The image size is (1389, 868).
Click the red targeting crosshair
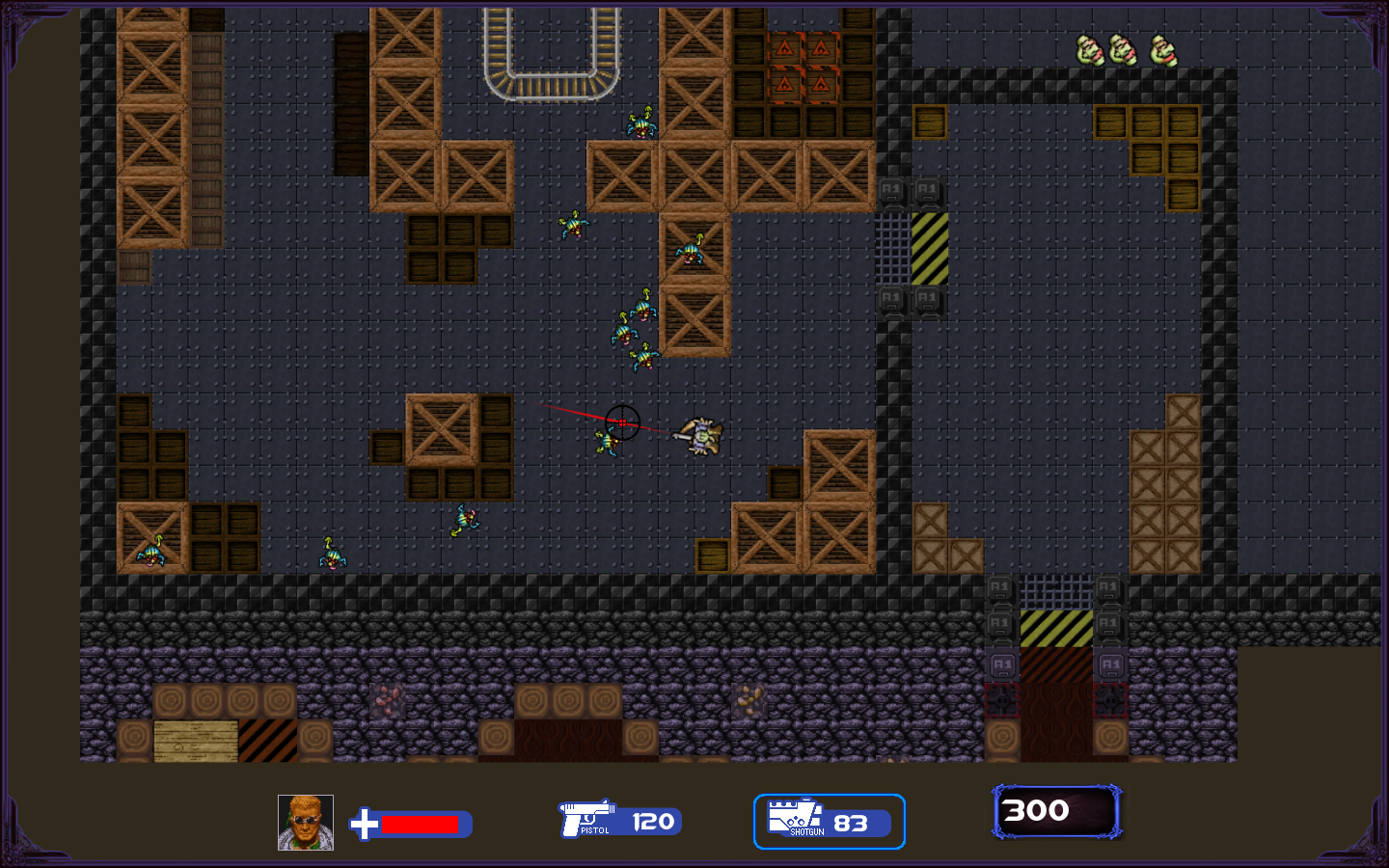[624, 422]
